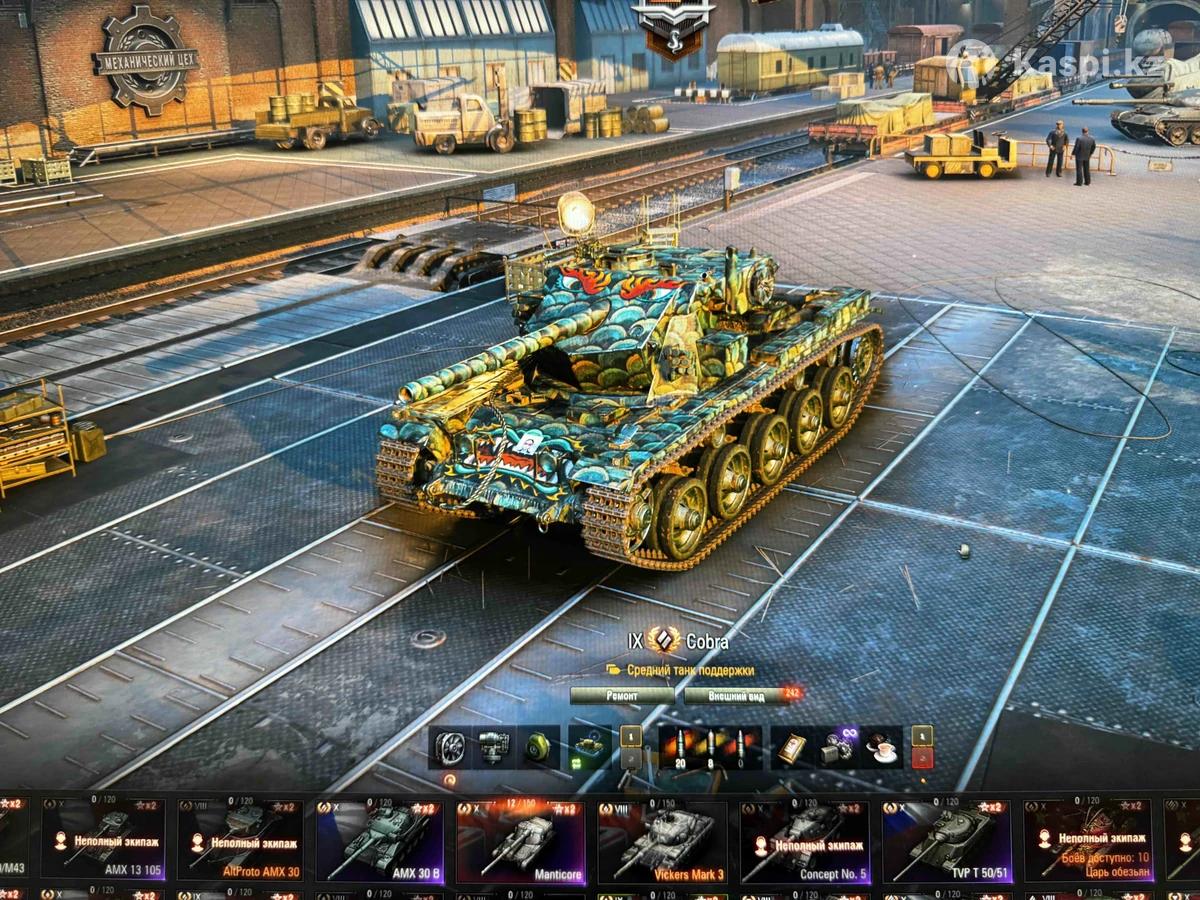Select the repair kit consumable slot

[x=838, y=747]
